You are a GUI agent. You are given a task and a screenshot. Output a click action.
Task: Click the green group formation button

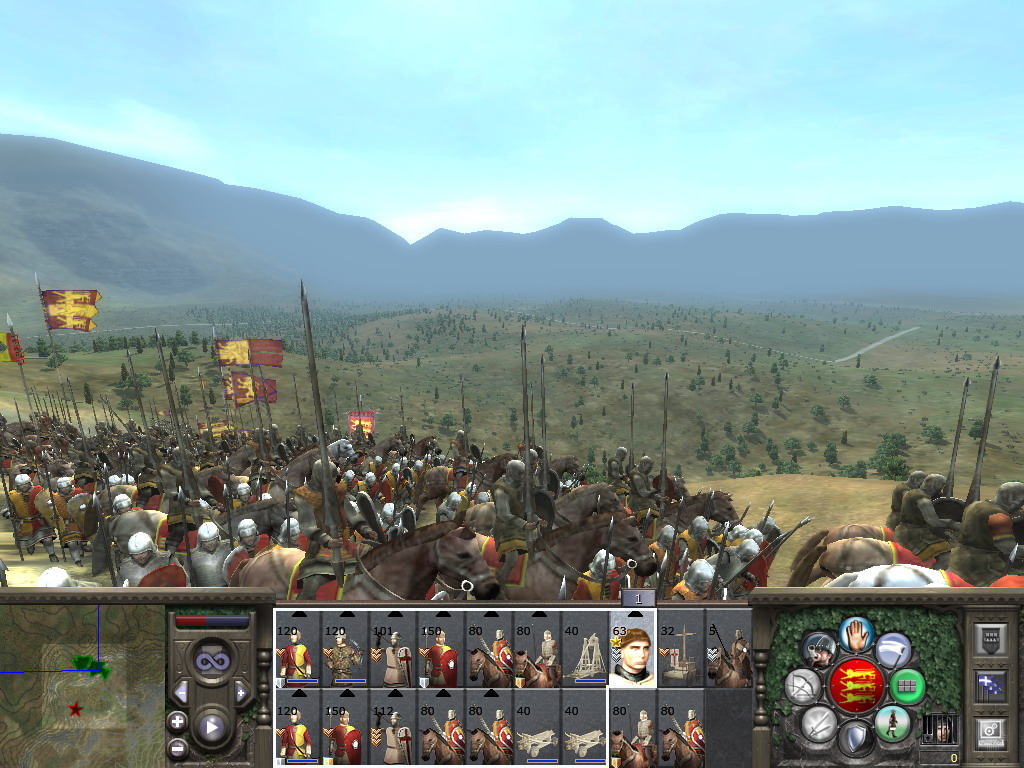pos(907,686)
